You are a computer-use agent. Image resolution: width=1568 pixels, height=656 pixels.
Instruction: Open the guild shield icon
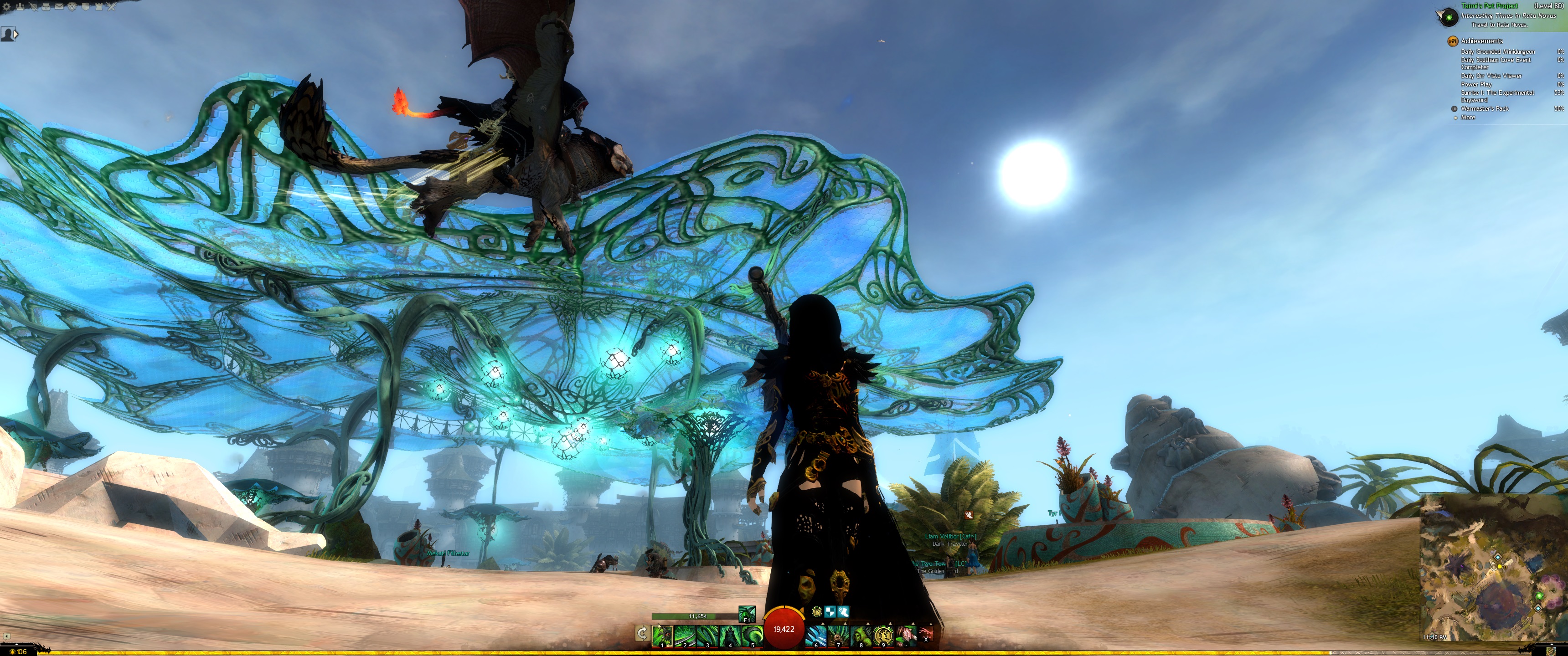click(x=86, y=7)
